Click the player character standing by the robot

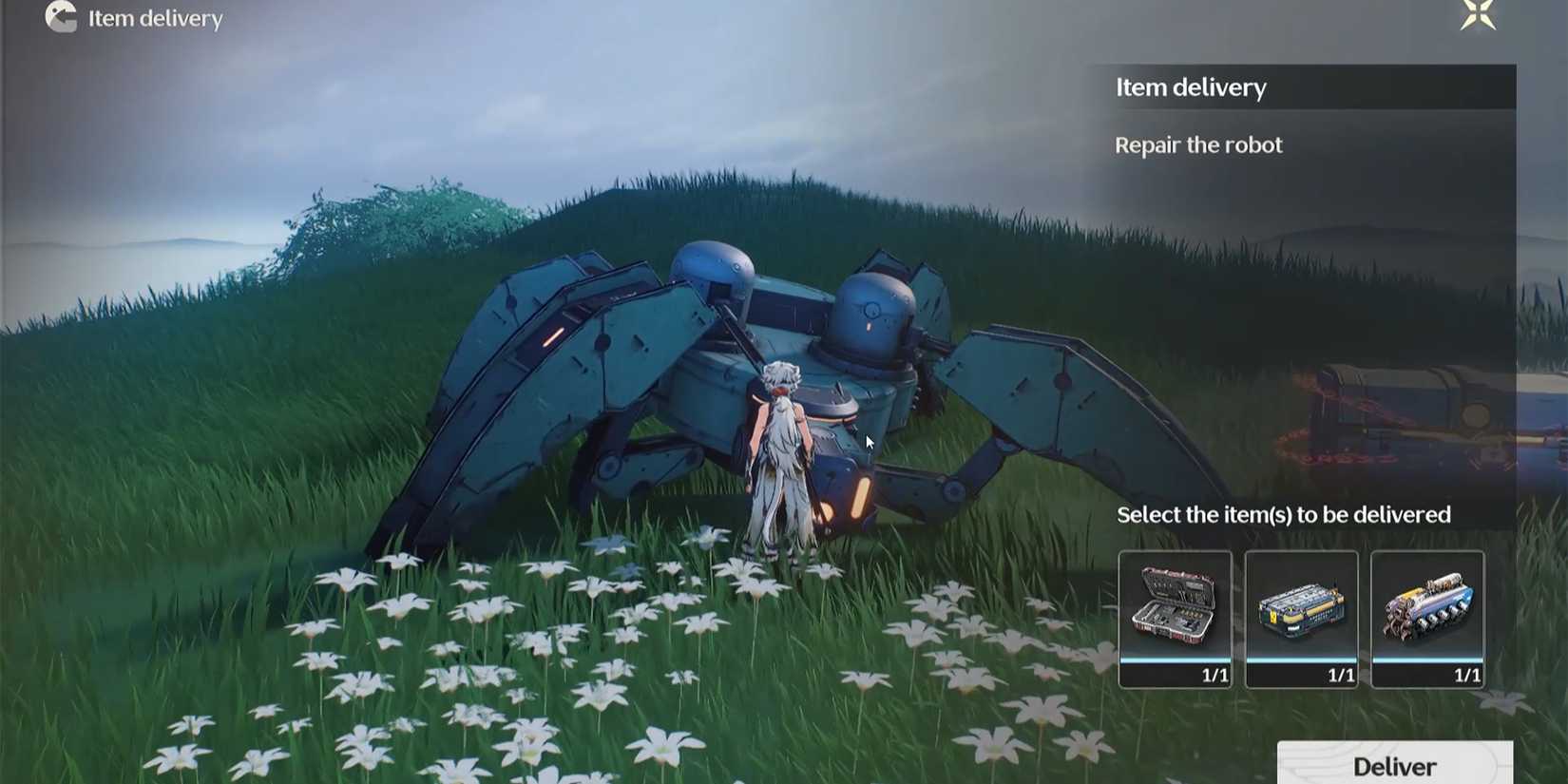pos(779,456)
